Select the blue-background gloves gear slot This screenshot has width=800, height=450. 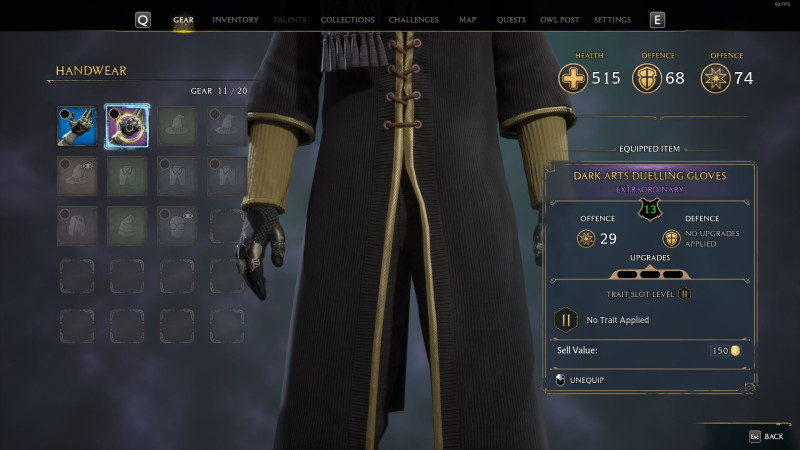[x=77, y=126]
